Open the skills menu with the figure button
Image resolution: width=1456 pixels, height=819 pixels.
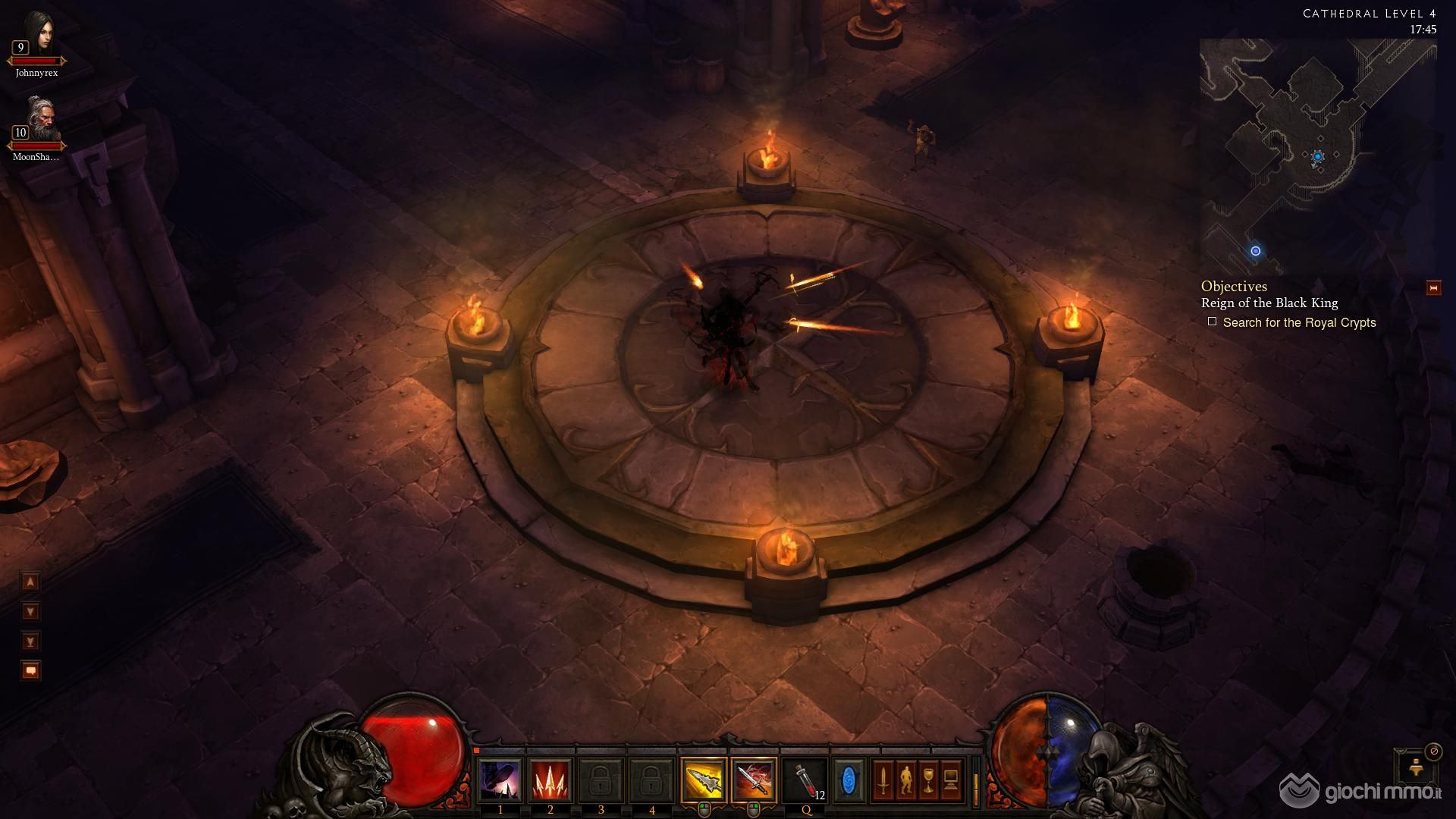[x=905, y=780]
